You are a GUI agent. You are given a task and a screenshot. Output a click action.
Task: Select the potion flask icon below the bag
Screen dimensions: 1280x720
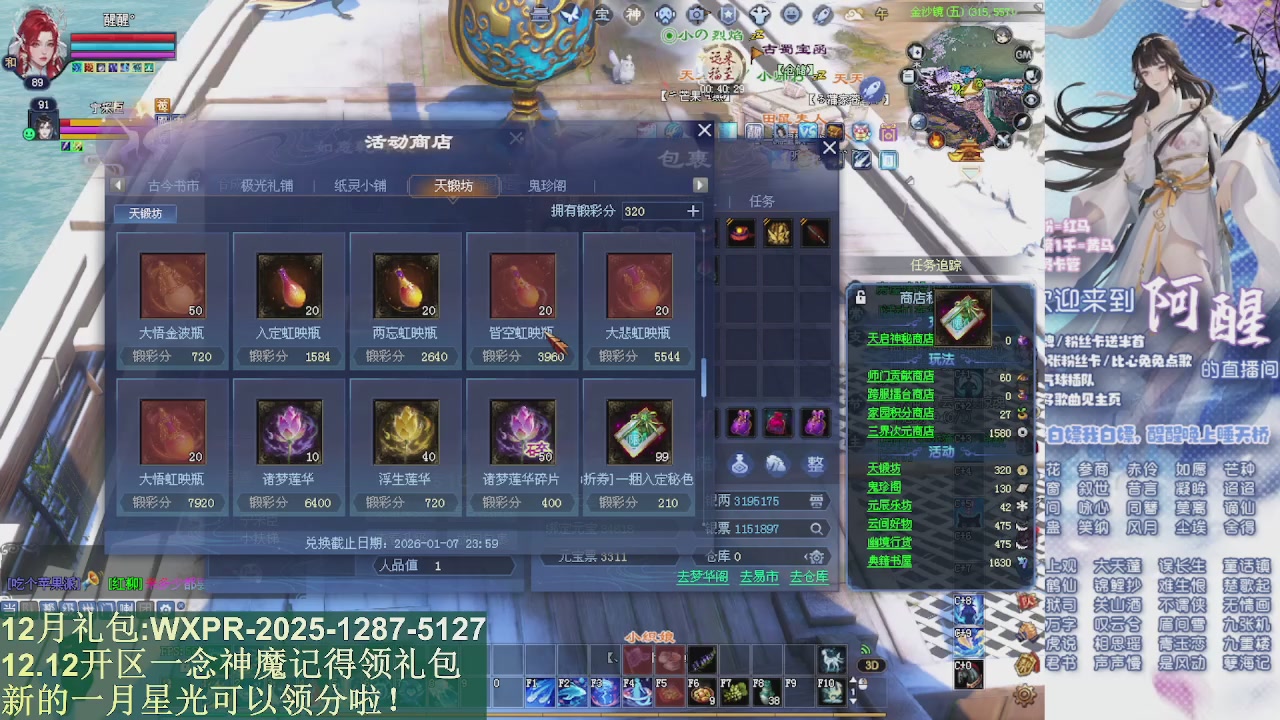click(x=740, y=466)
